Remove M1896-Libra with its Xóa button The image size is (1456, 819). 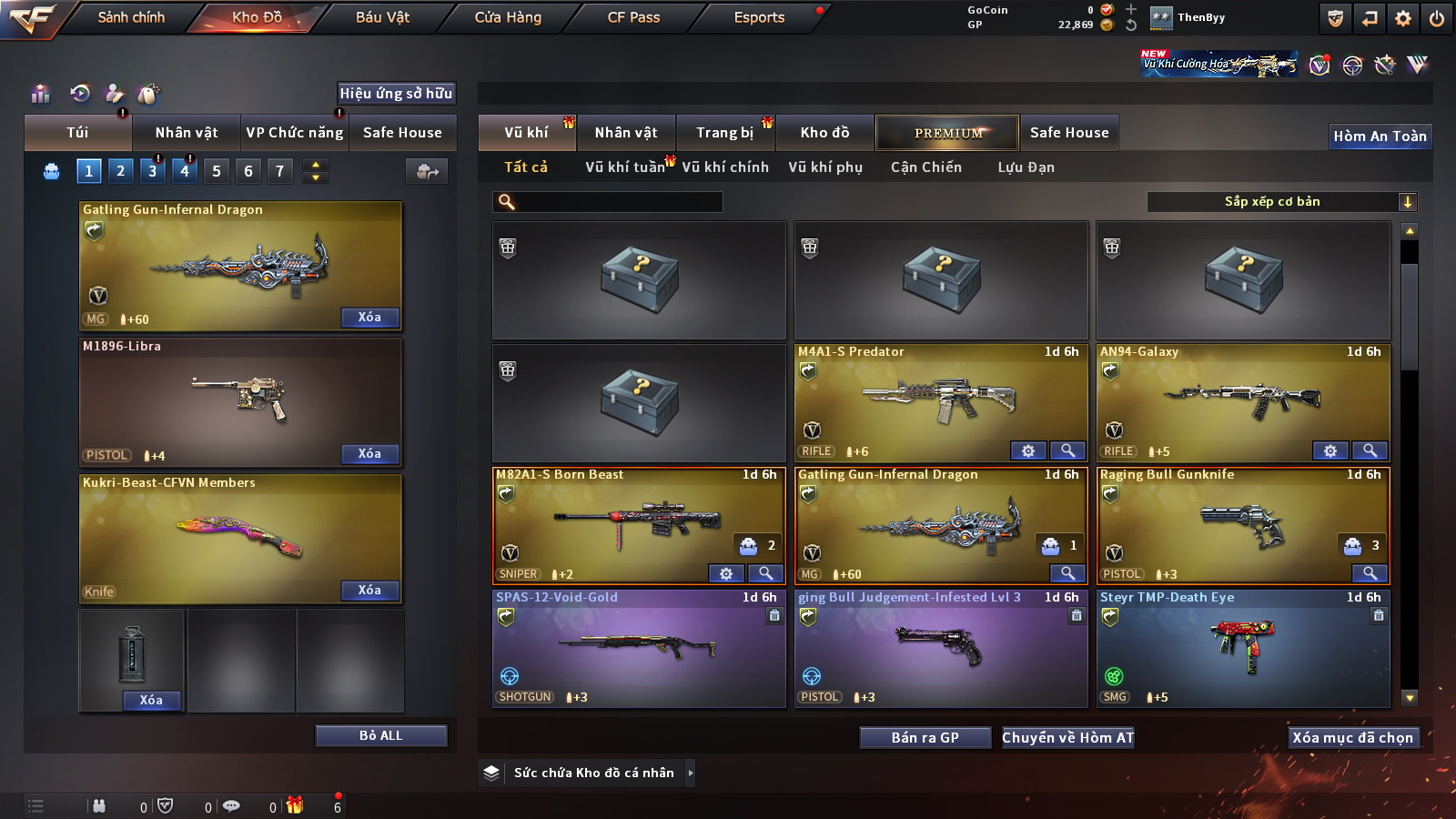pyautogui.click(x=369, y=453)
